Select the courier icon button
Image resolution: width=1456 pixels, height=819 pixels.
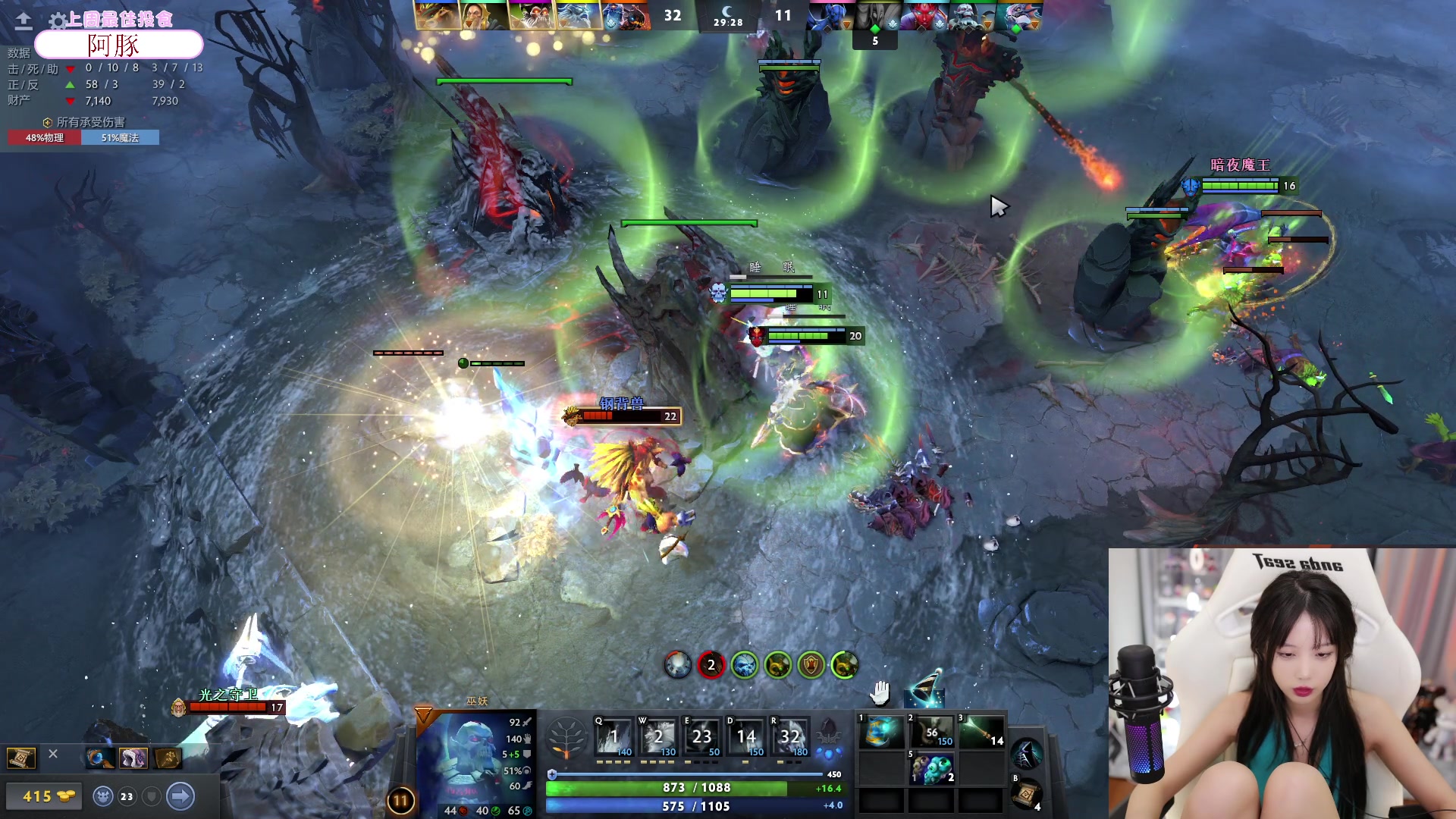[104, 796]
